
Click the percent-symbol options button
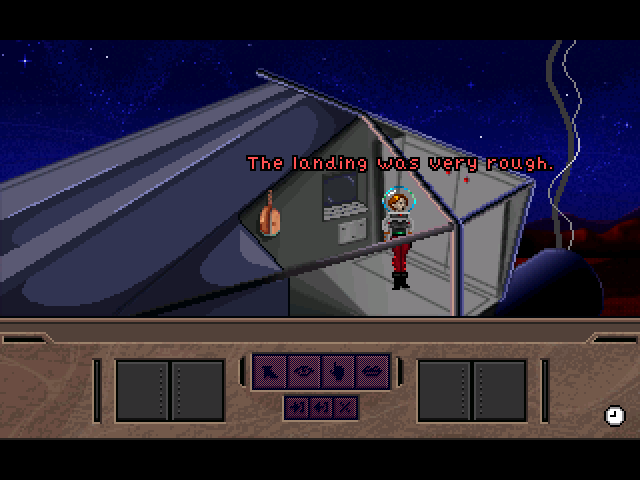pyautogui.click(x=346, y=407)
